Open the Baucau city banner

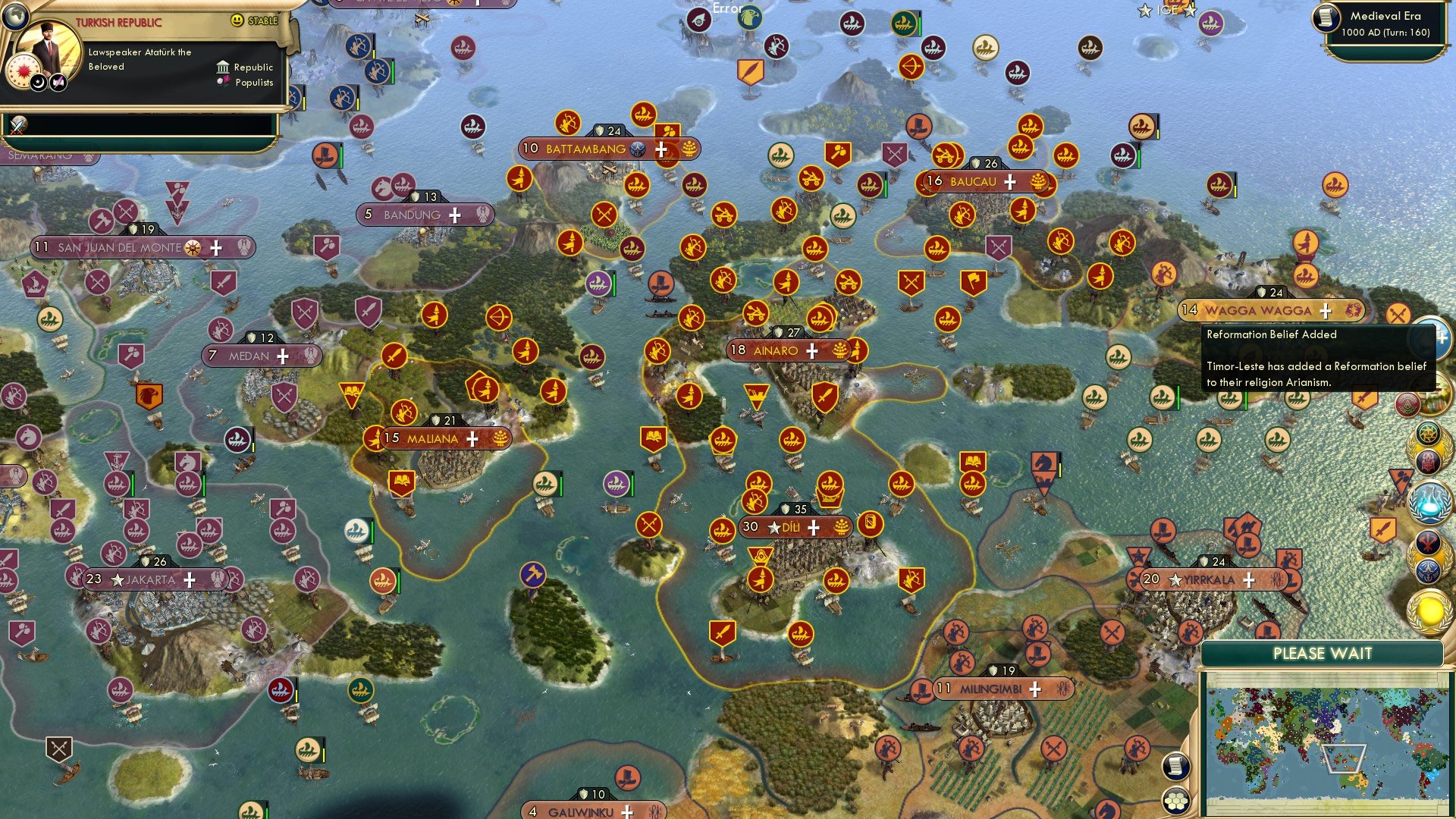(973, 182)
